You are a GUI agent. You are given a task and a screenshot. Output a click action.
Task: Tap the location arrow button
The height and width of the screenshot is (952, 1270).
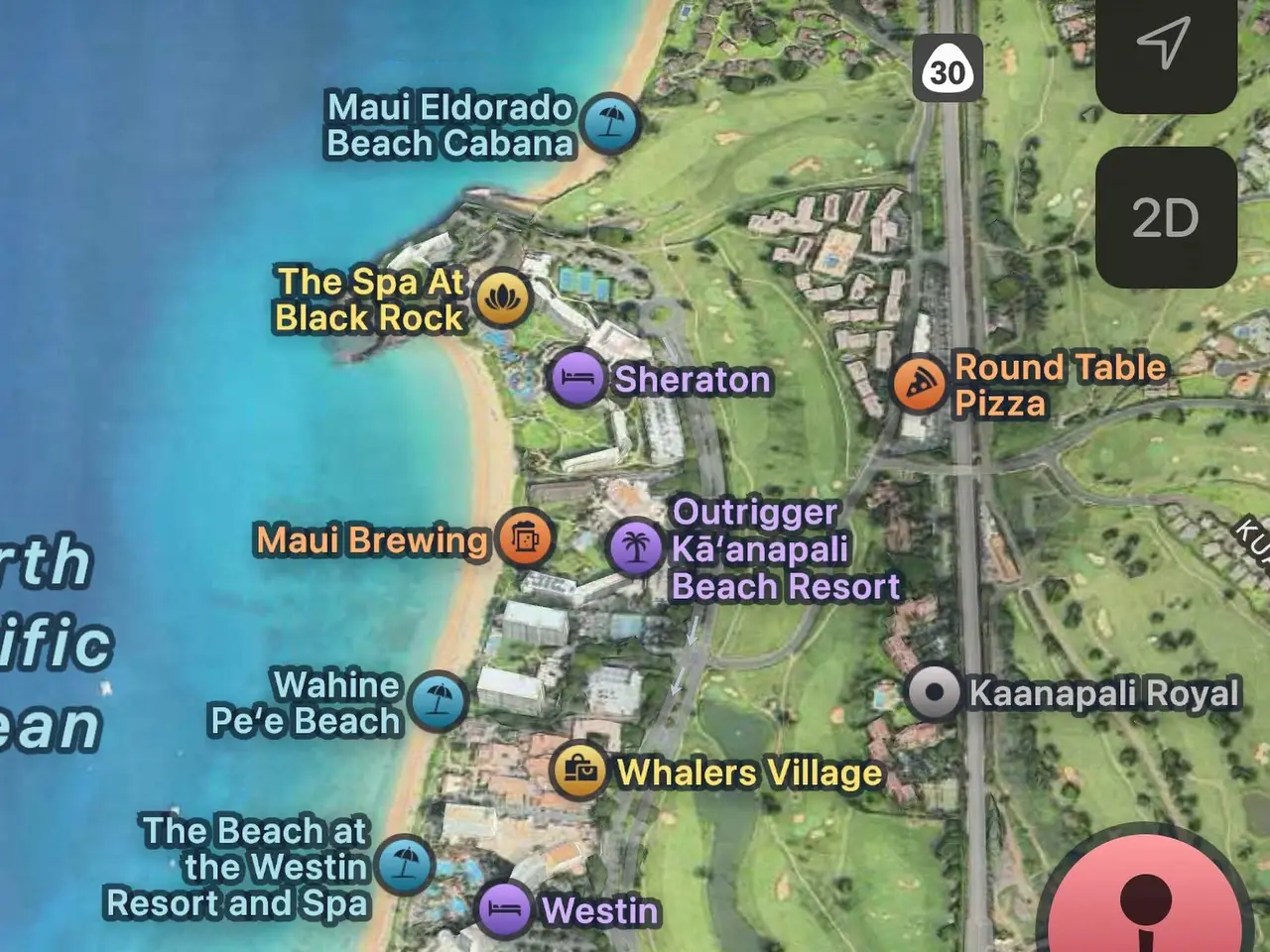1165,45
